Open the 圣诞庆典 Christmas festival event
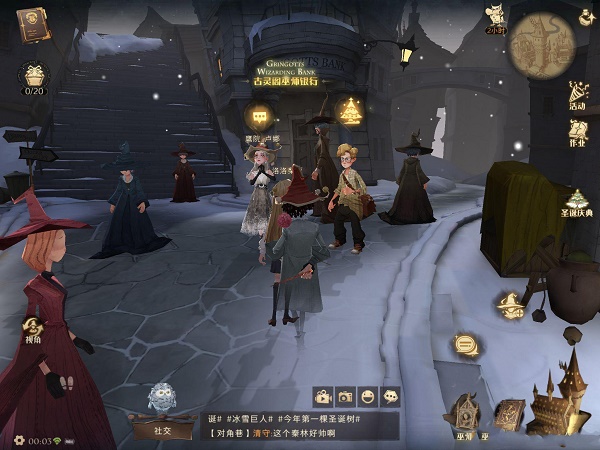 [577, 203]
